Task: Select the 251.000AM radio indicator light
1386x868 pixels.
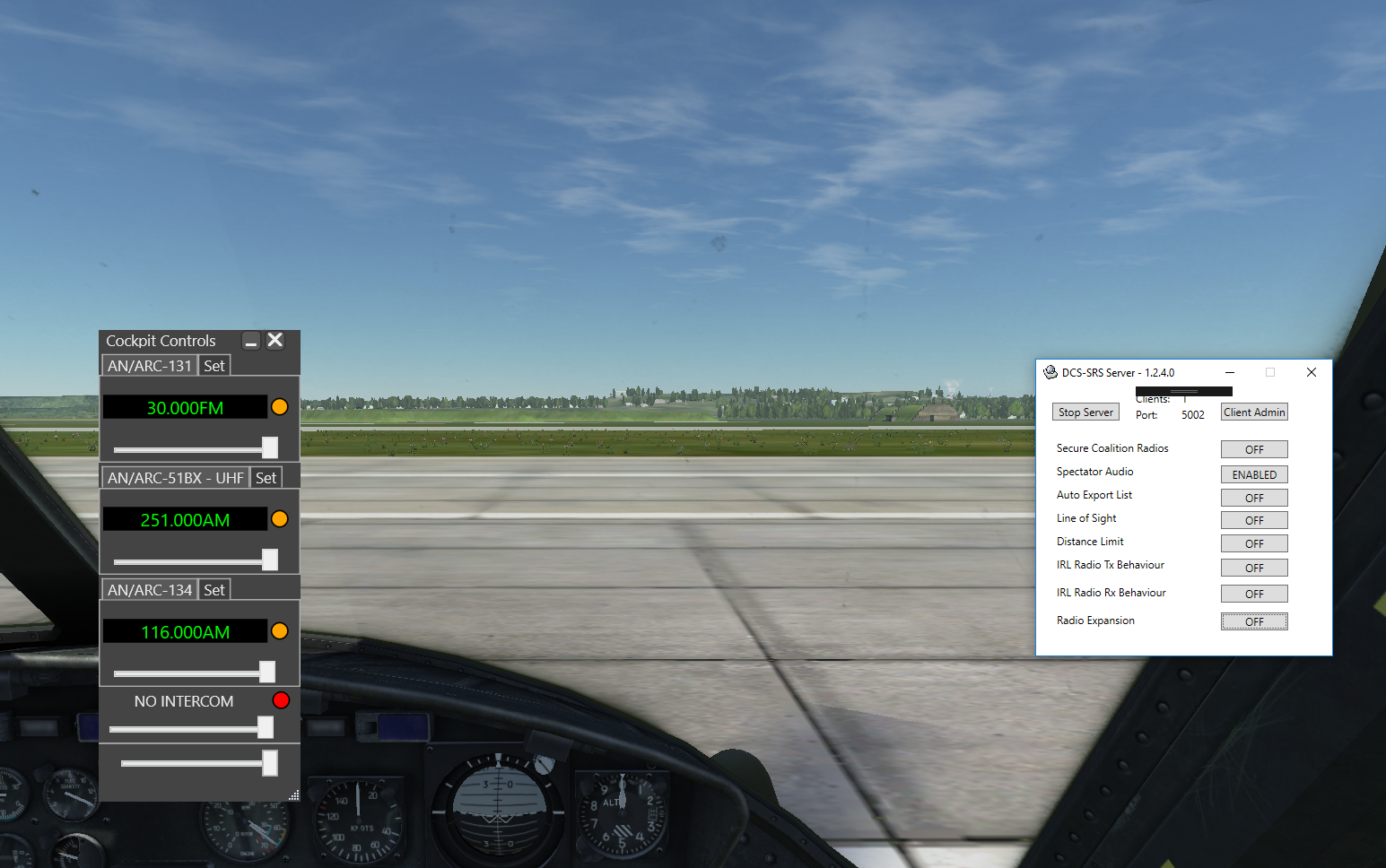Action: click(x=280, y=519)
